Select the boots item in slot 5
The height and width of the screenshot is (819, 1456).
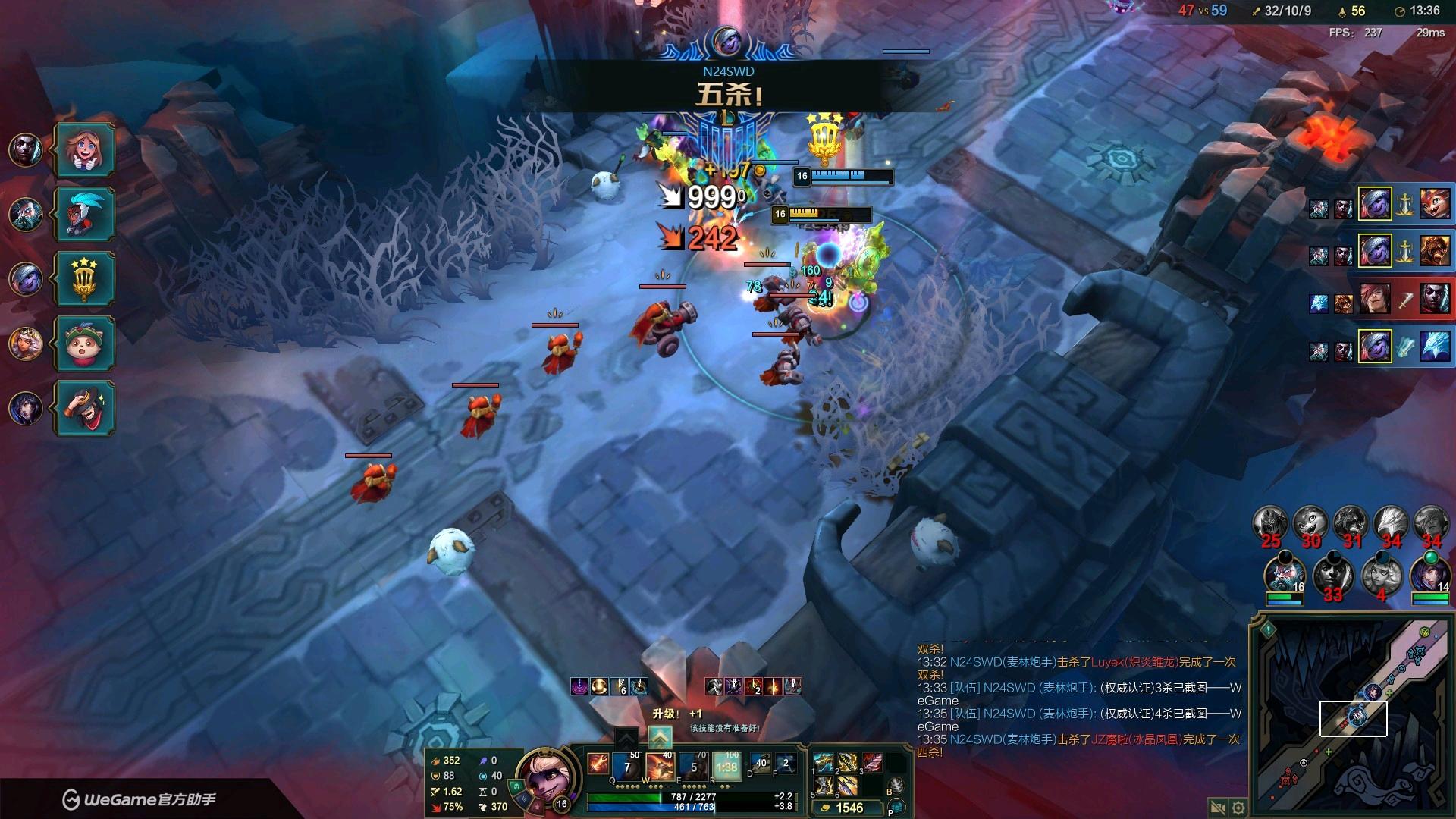(x=824, y=786)
